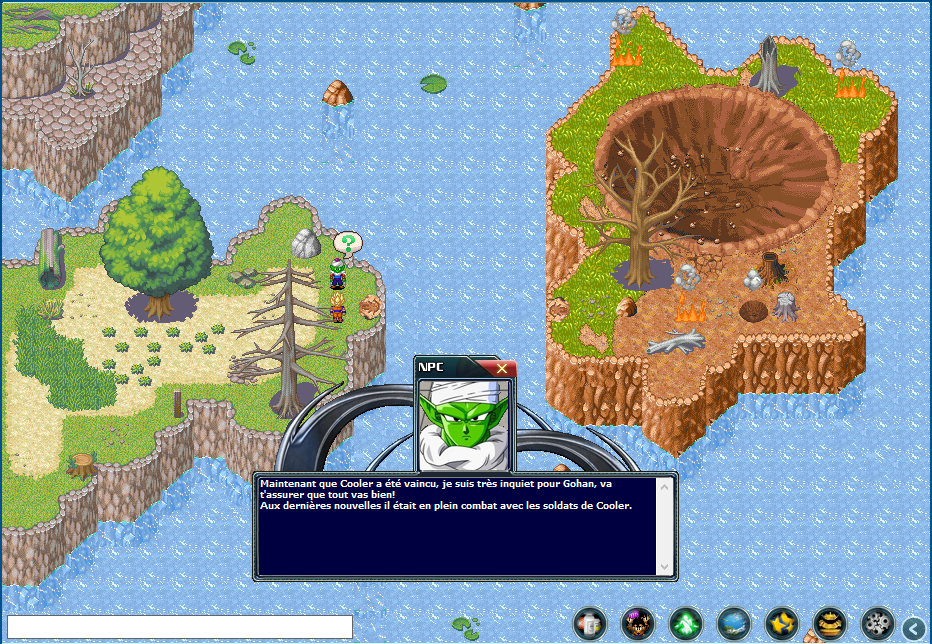Close the NPC dialogue window
This screenshot has height=644, width=932.
click(501, 368)
